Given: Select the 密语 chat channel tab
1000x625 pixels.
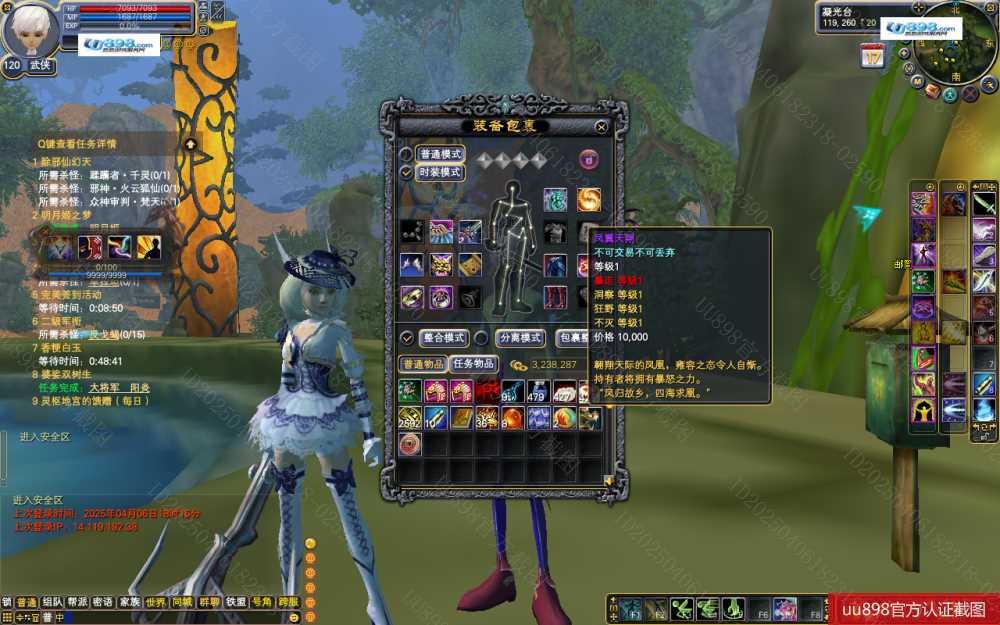Looking at the screenshot, I should click(103, 603).
